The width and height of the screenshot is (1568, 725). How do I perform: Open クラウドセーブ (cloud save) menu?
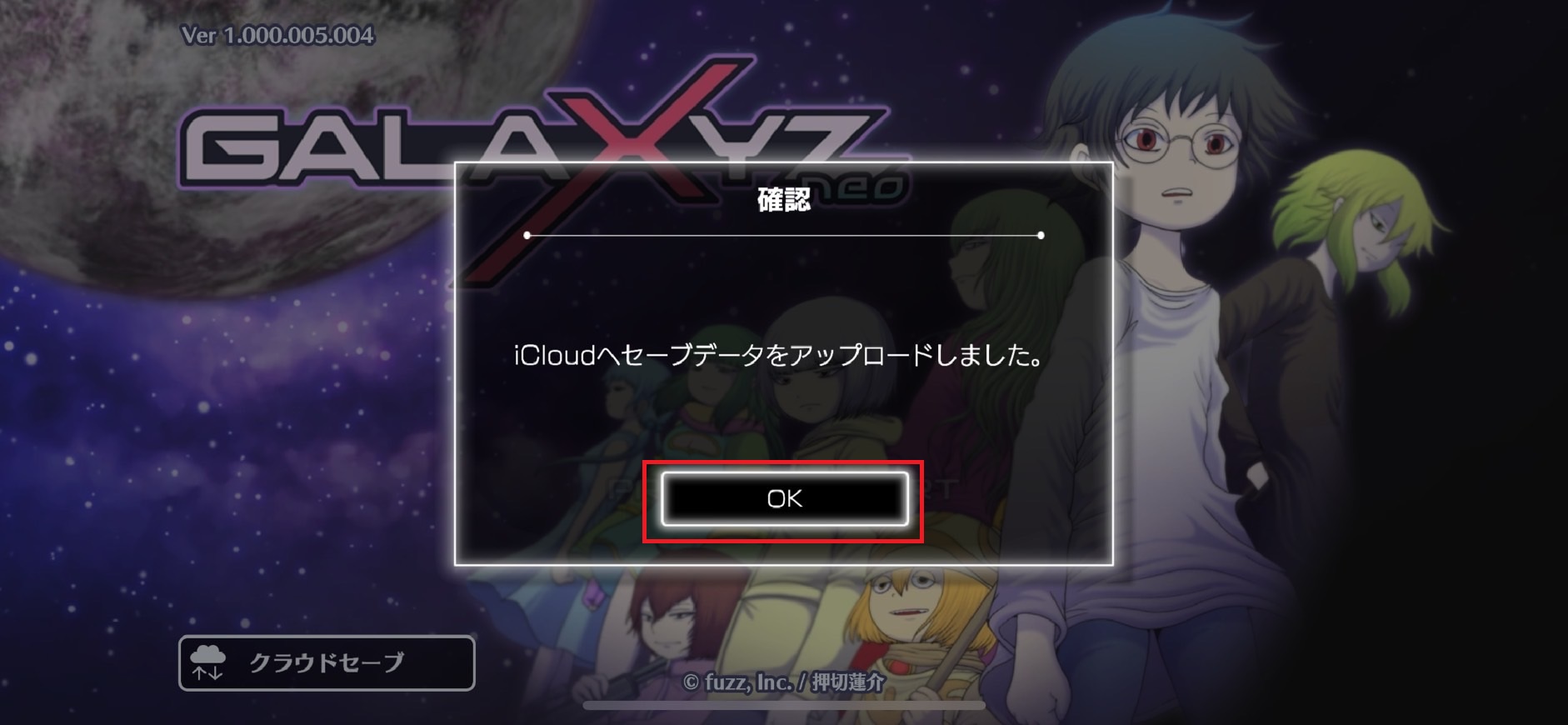[x=325, y=662]
